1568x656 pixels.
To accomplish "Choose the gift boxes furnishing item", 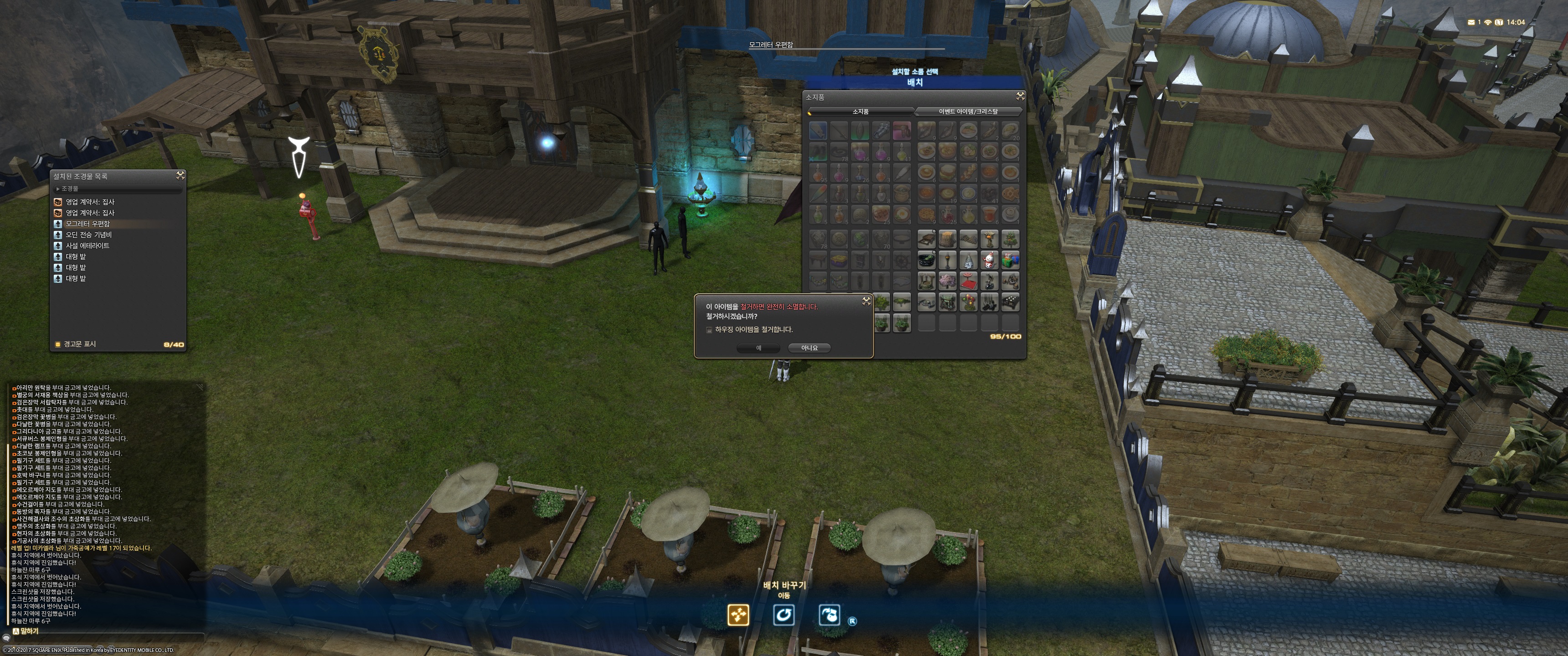I will [1011, 261].
